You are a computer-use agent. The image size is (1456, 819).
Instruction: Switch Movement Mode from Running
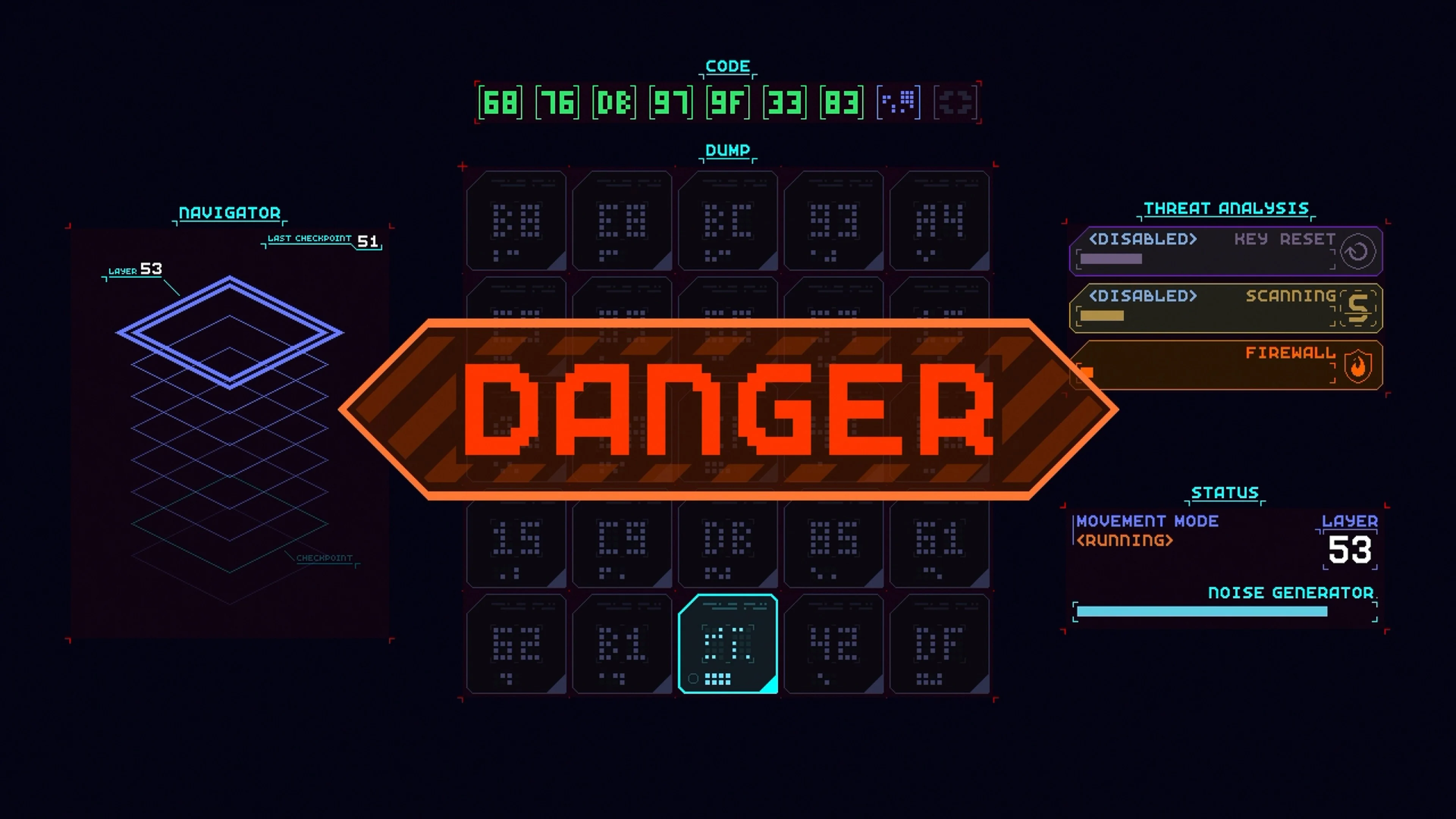pos(1124,540)
